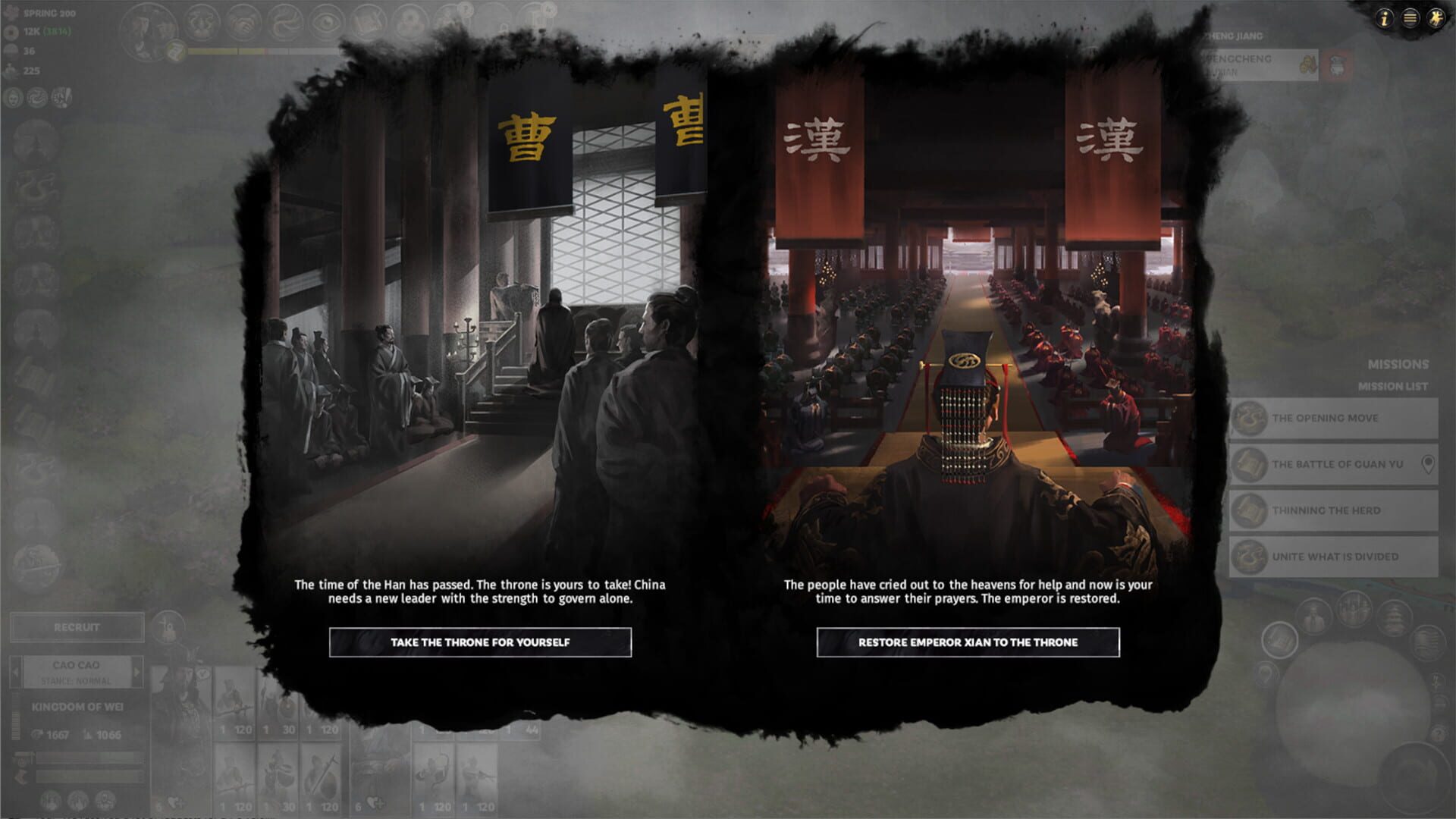Image resolution: width=1456 pixels, height=819 pixels.
Task: Choose Take the Throne for Yourself
Action: [x=481, y=642]
